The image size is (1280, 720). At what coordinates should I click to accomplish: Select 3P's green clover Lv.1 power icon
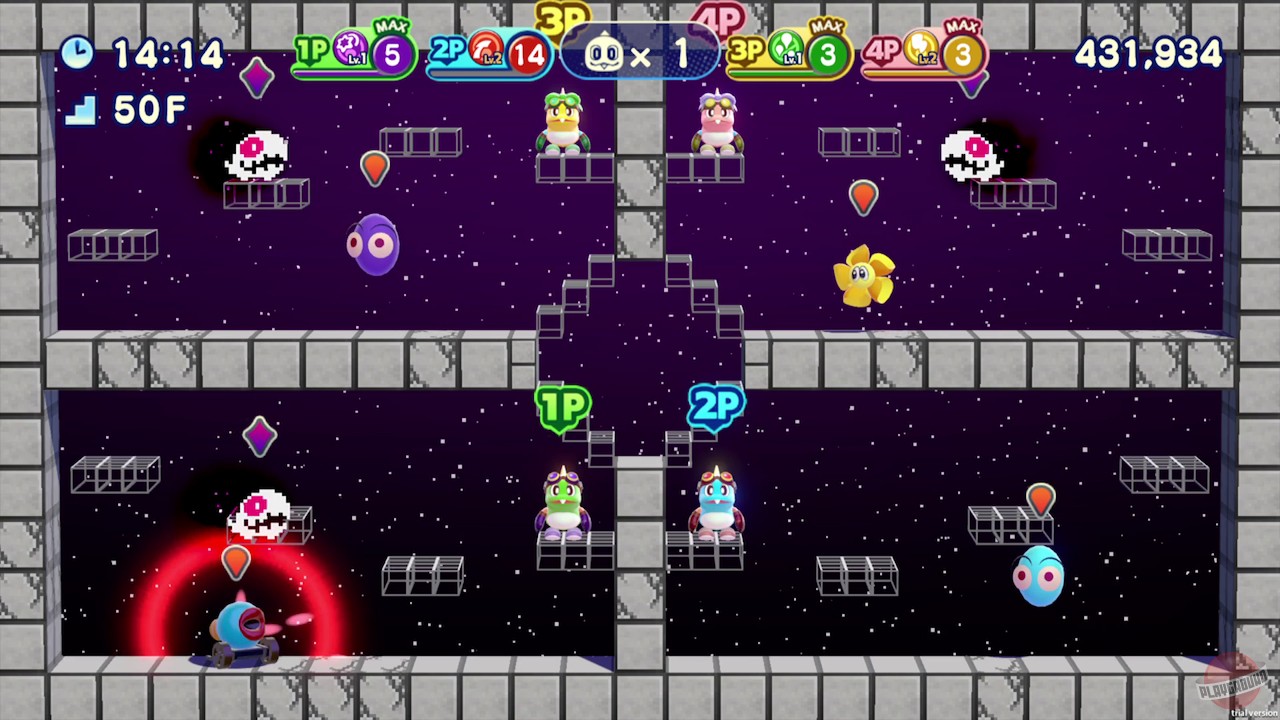coord(786,48)
